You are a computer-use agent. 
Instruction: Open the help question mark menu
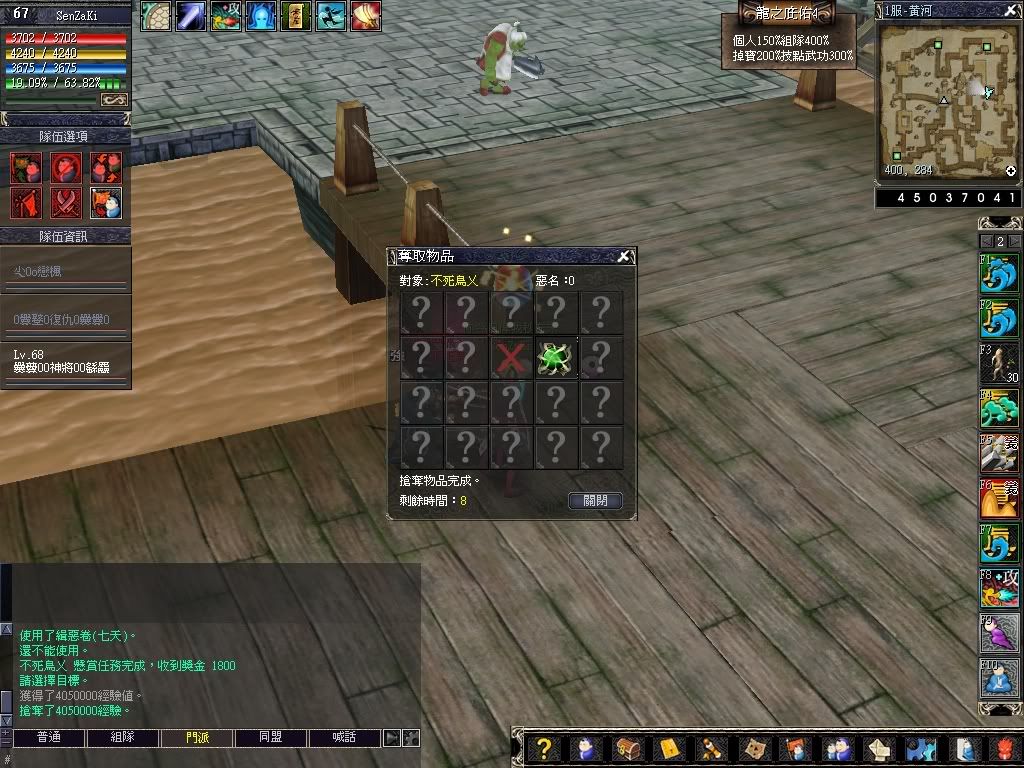click(543, 749)
